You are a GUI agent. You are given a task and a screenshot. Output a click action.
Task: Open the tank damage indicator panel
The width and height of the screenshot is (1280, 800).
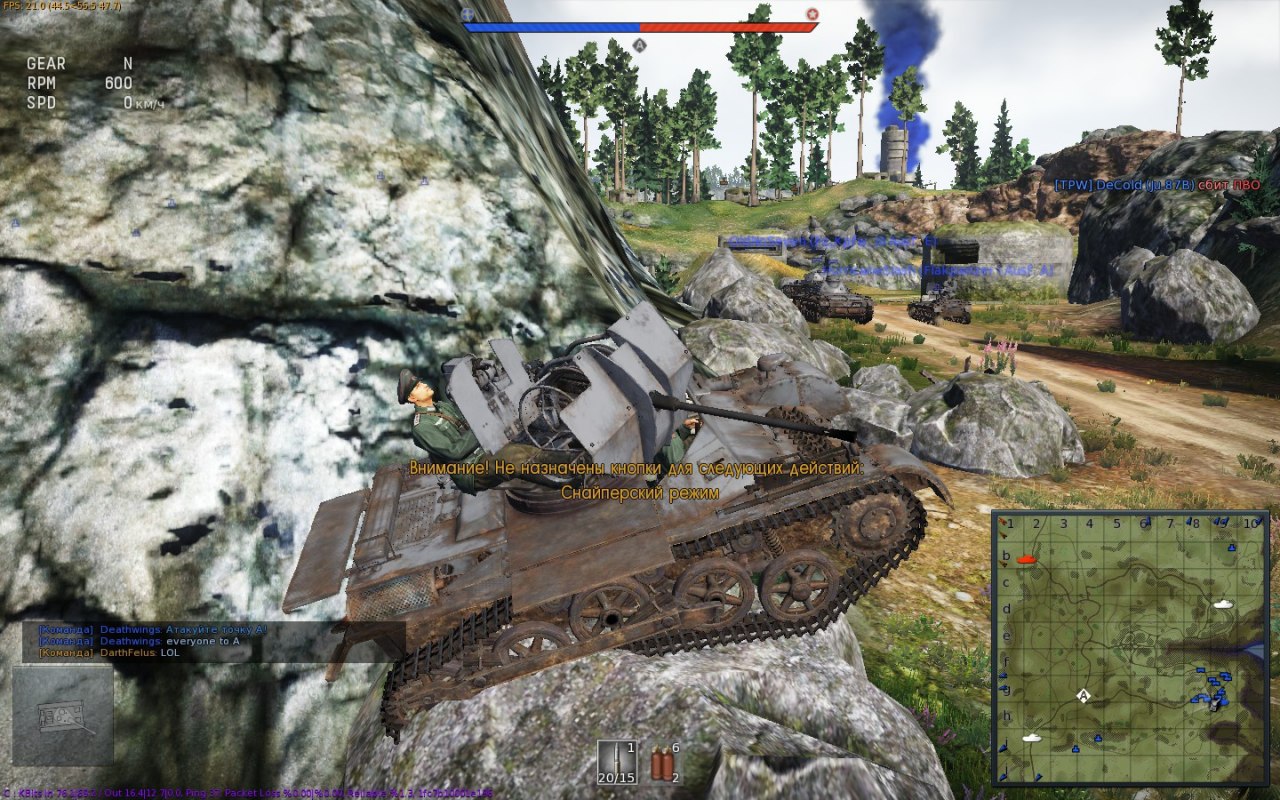point(63,715)
